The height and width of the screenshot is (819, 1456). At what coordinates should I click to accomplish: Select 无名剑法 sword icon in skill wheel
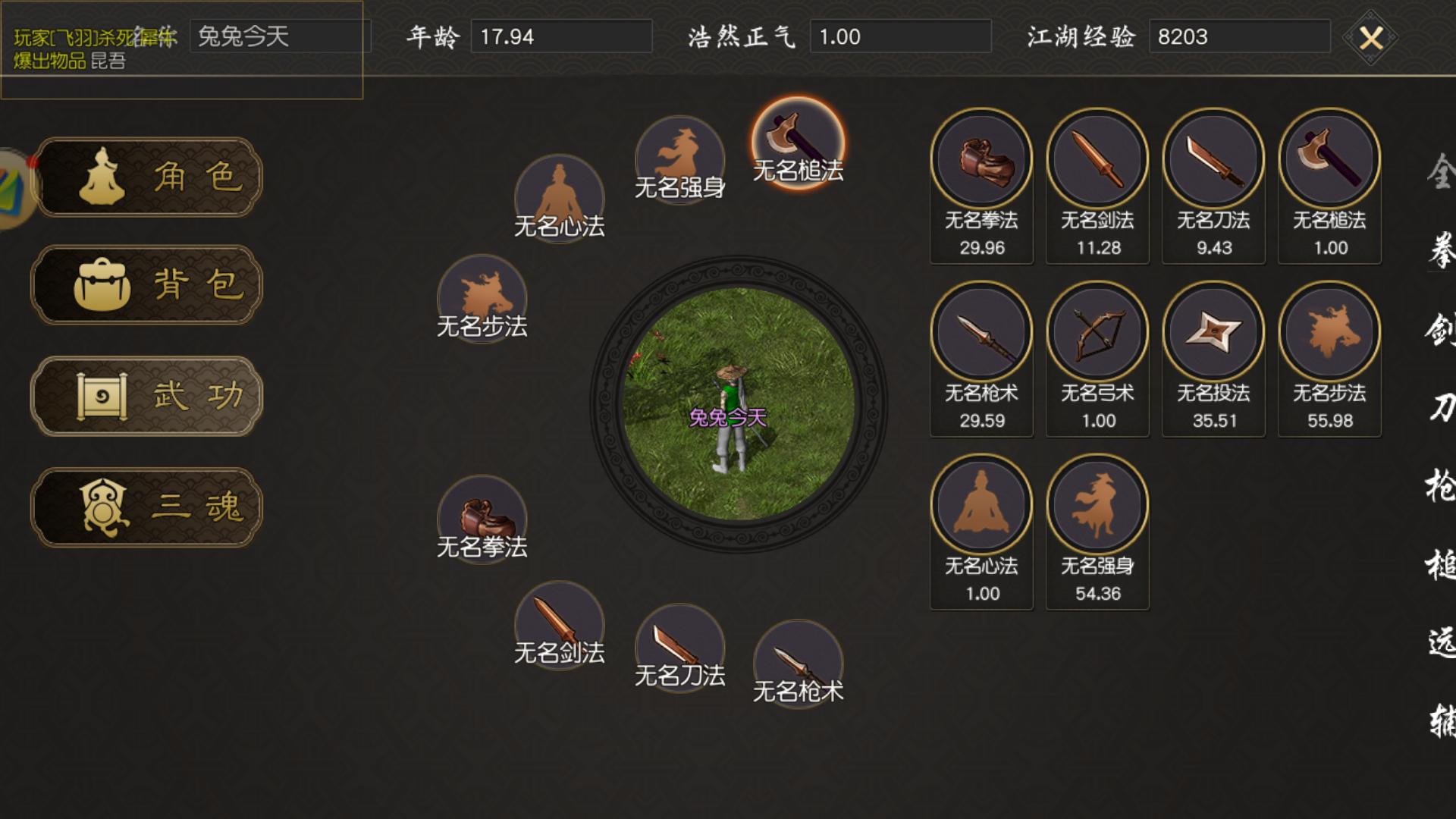[x=560, y=620]
